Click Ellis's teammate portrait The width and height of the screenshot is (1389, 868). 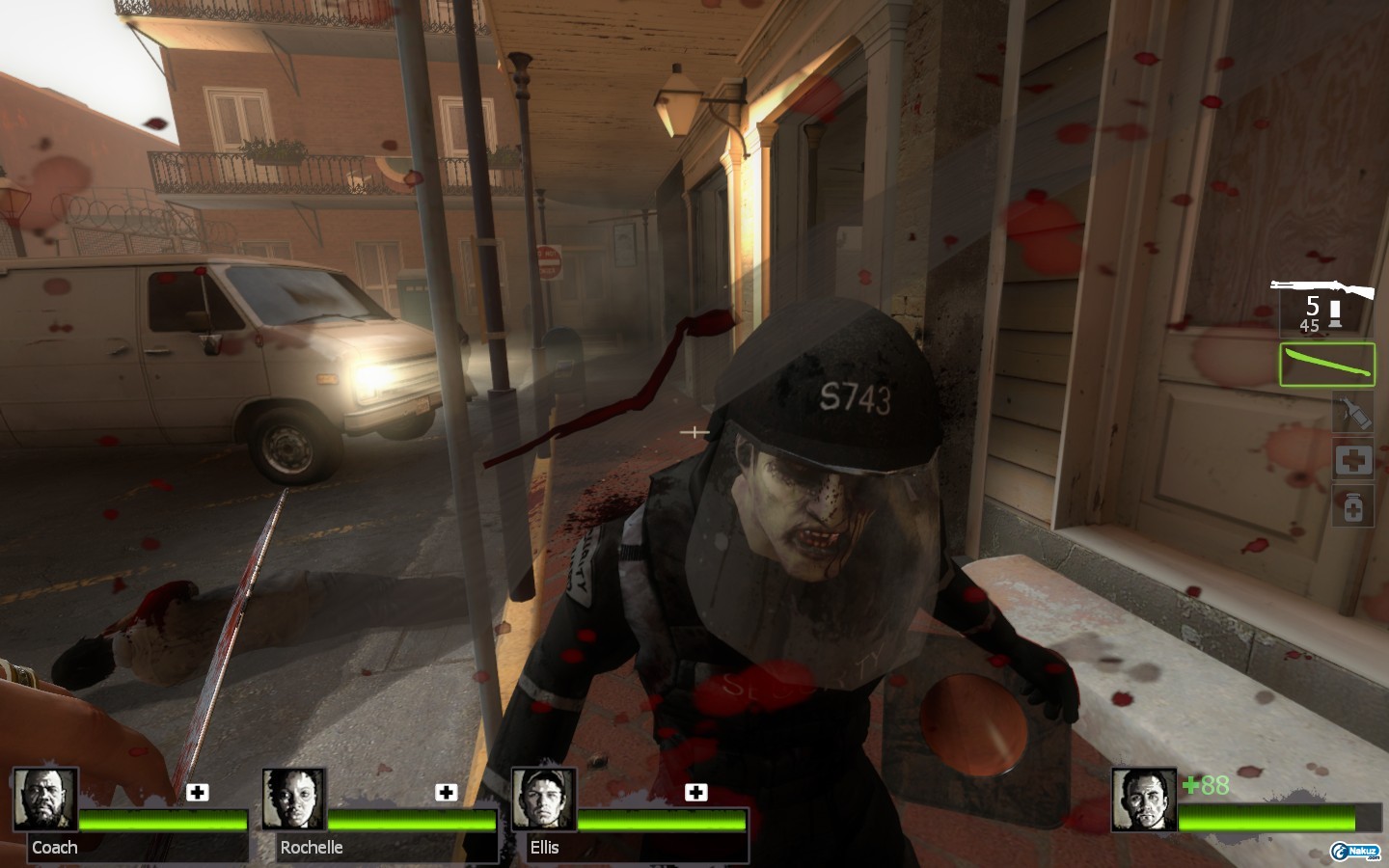coord(543,800)
